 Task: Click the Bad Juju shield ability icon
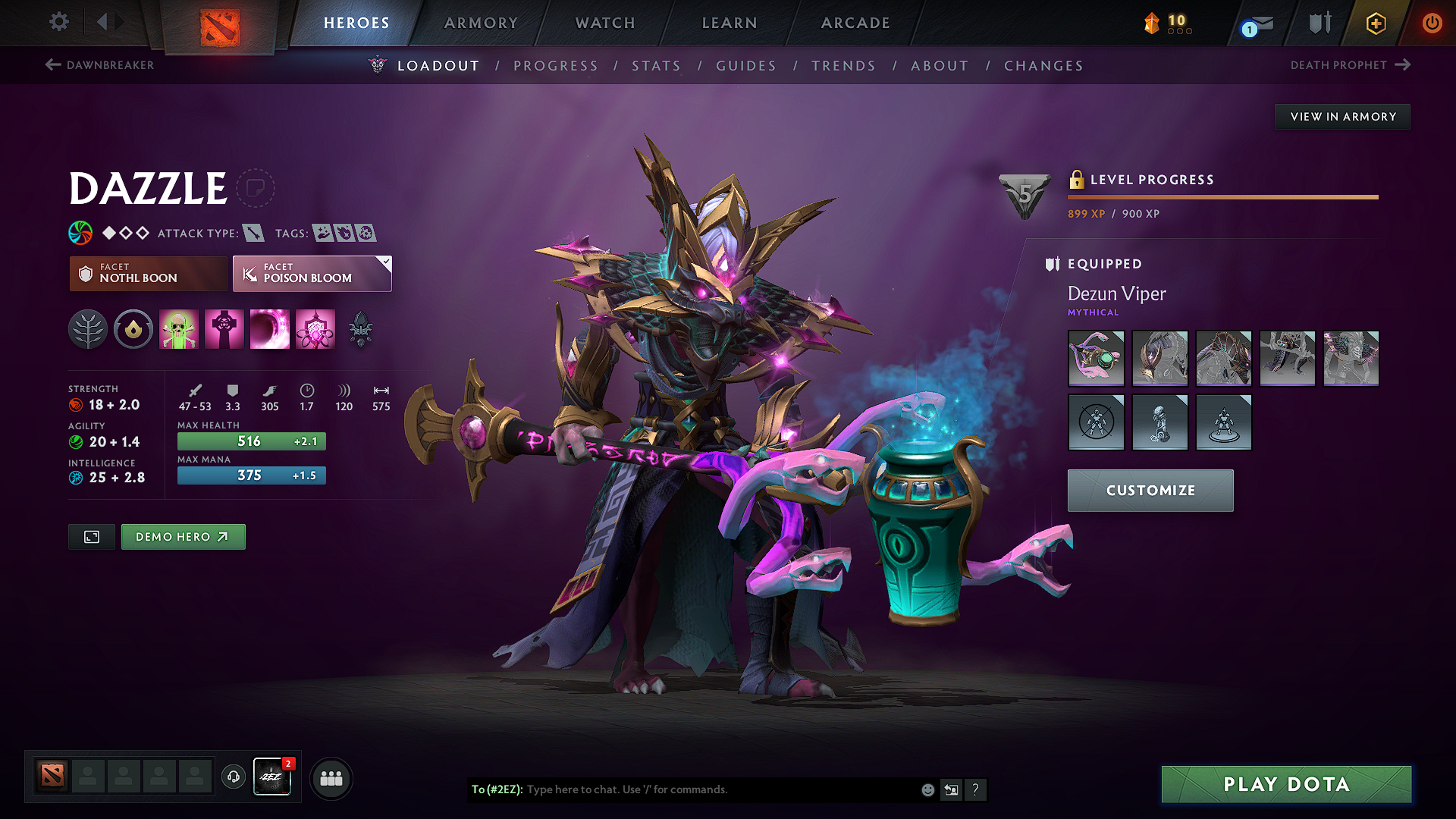(x=315, y=329)
